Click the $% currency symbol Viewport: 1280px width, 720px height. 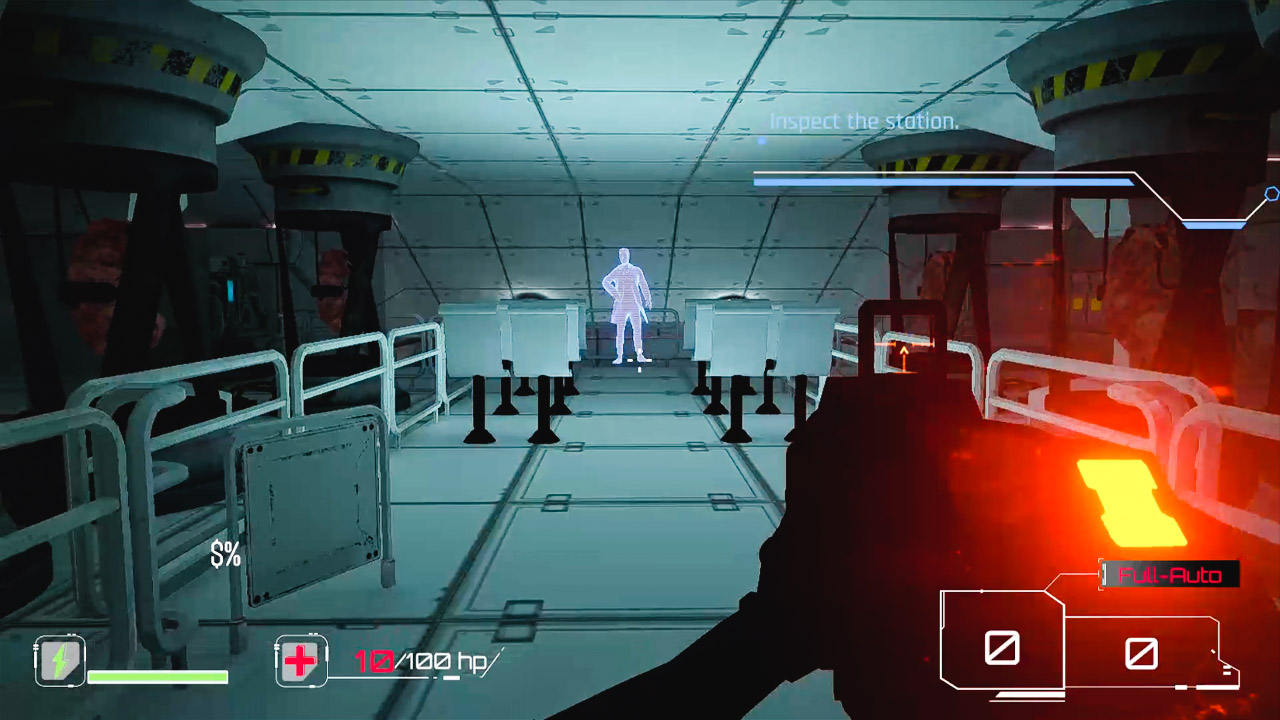[224, 552]
